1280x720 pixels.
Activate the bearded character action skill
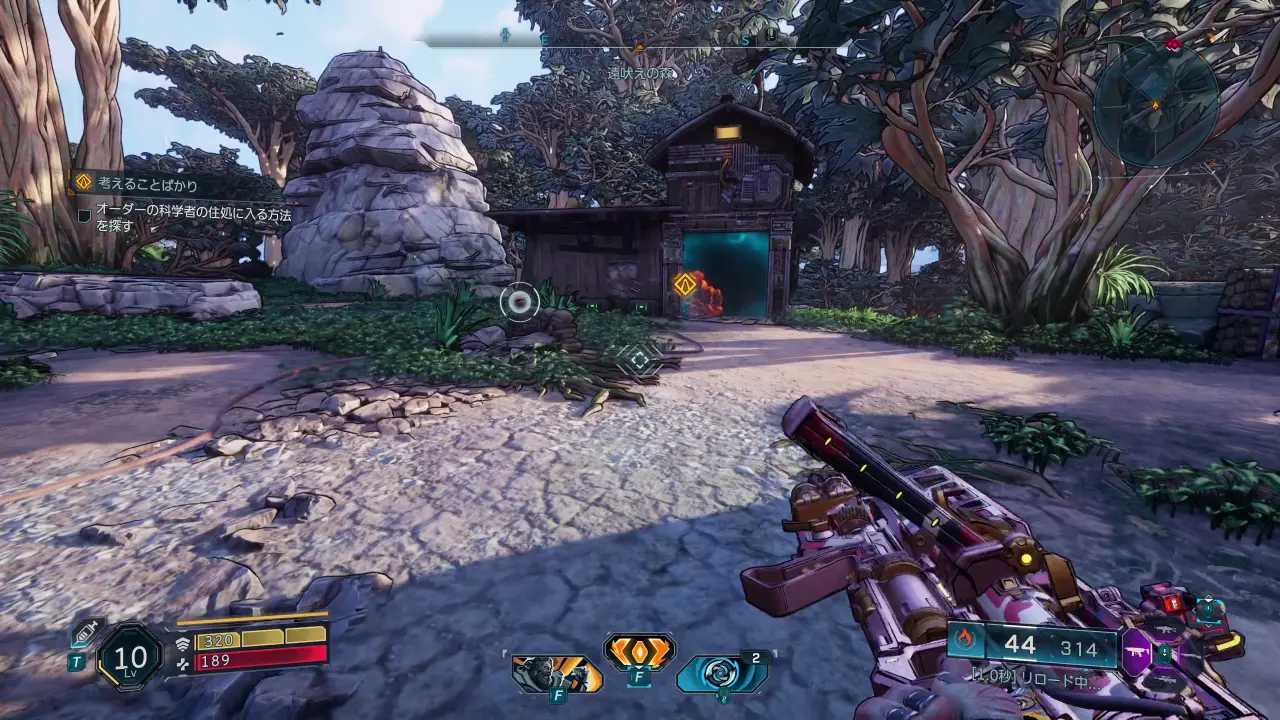coord(557,674)
